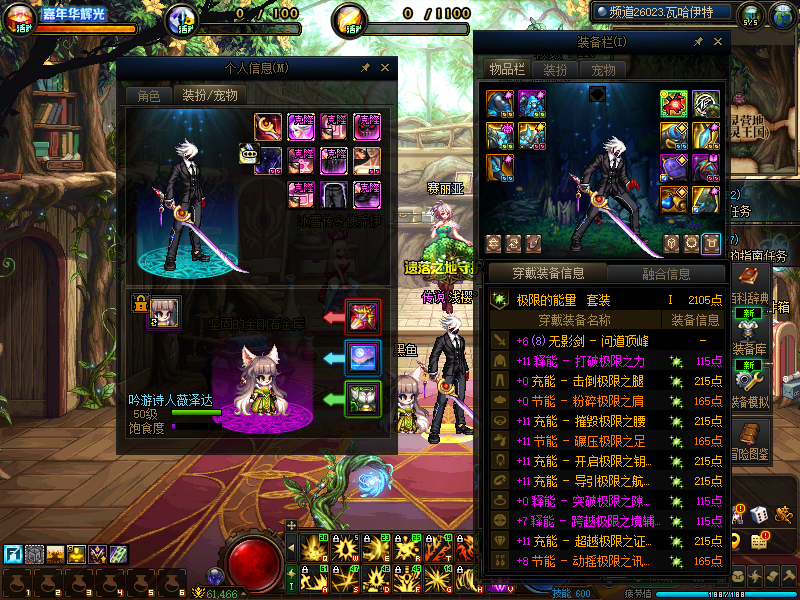
Task: Show the 穿戴装备信息 tab
Action: [x=546, y=273]
